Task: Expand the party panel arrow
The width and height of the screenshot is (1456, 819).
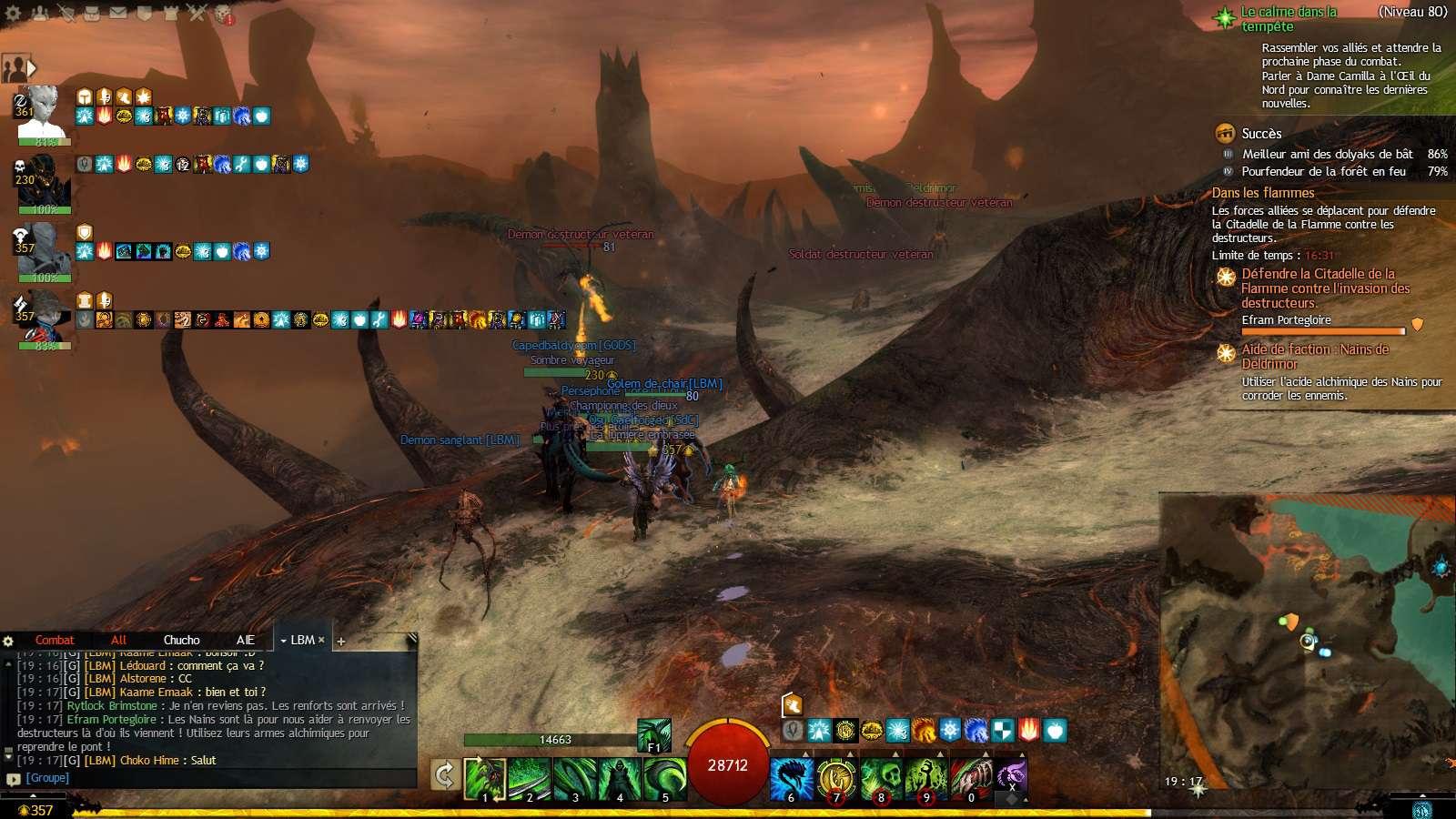Action: pyautogui.click(x=32, y=68)
